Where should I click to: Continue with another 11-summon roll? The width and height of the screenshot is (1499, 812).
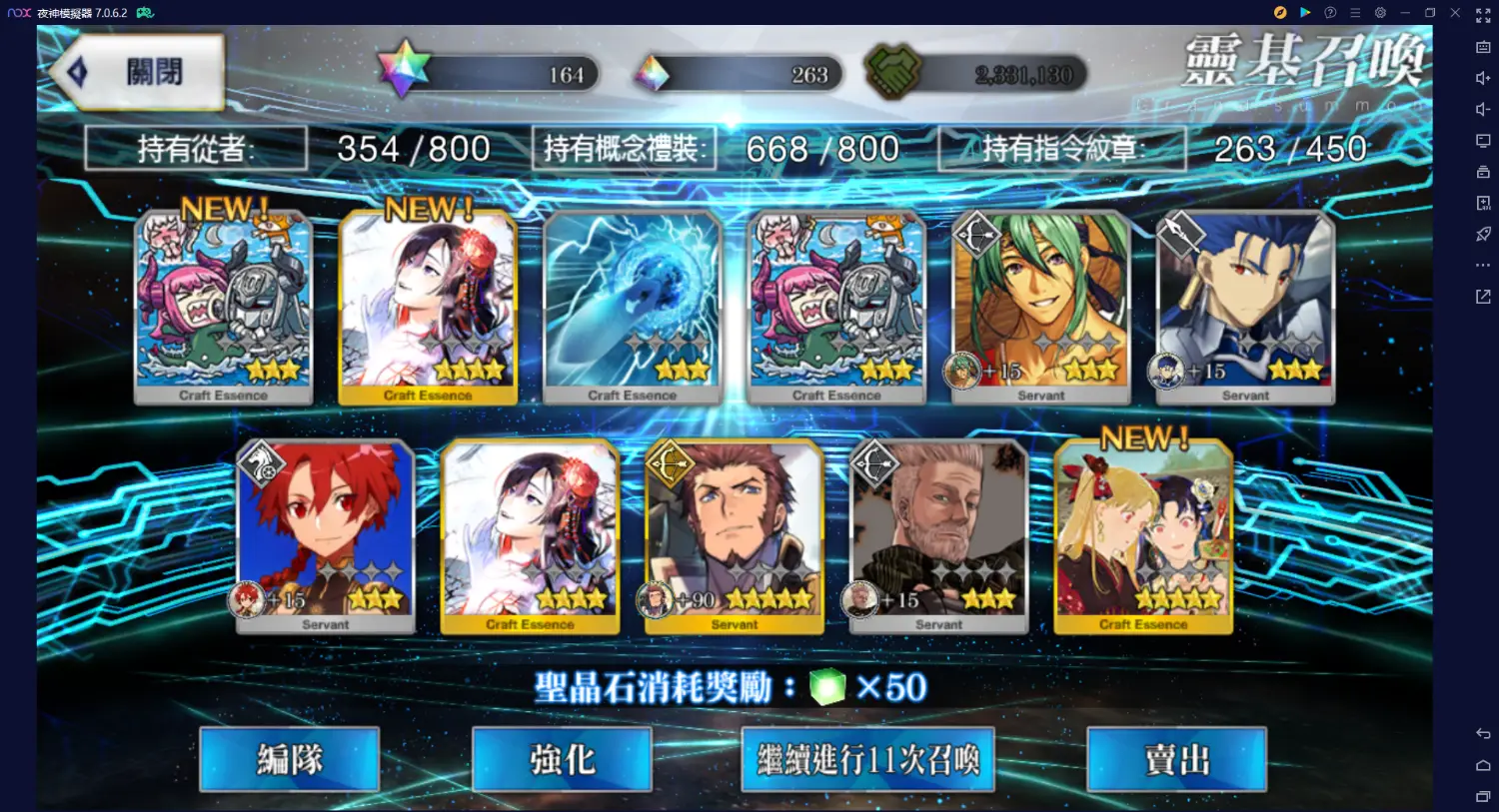click(867, 760)
